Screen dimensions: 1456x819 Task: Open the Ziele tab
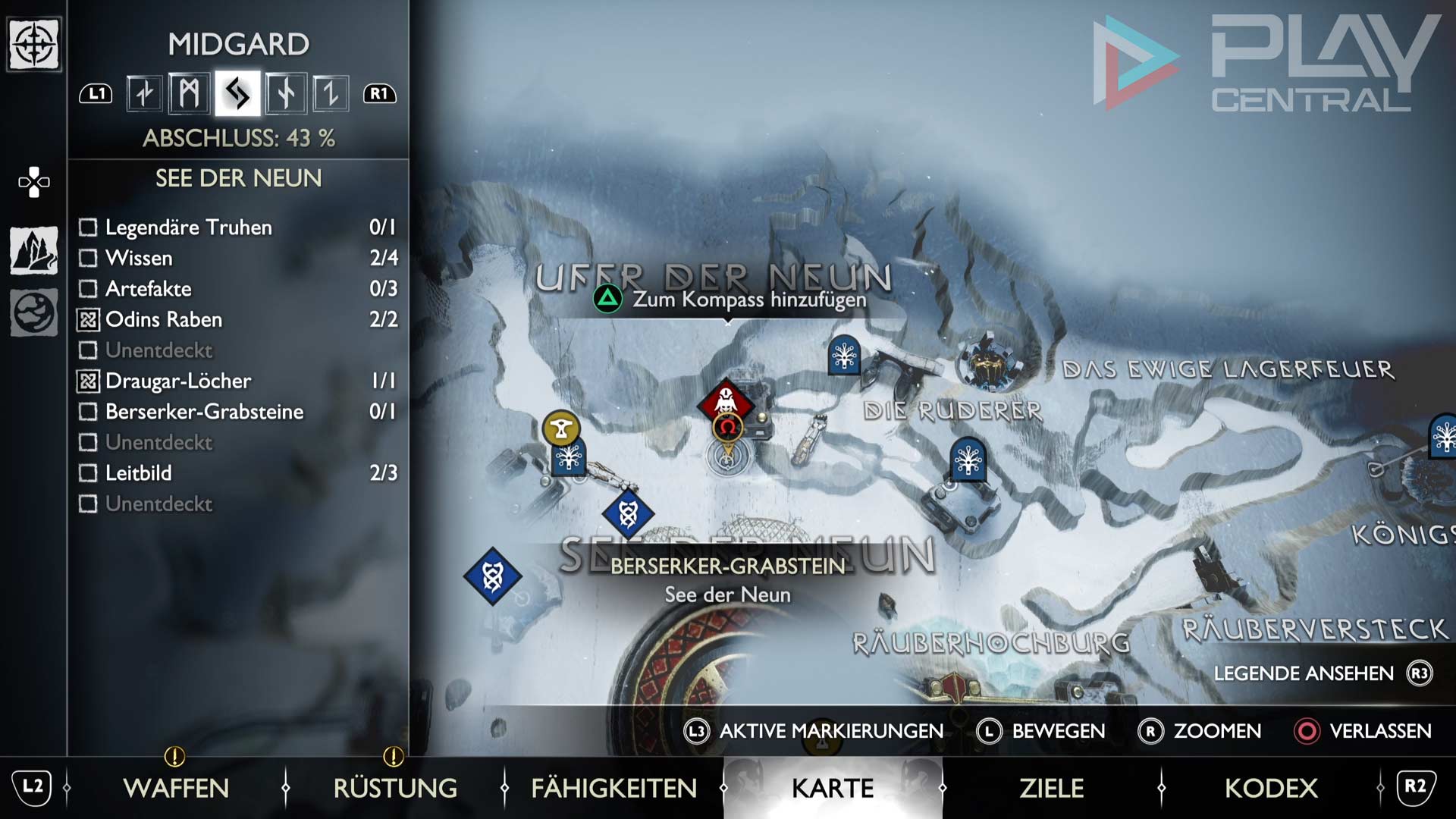[1051, 788]
